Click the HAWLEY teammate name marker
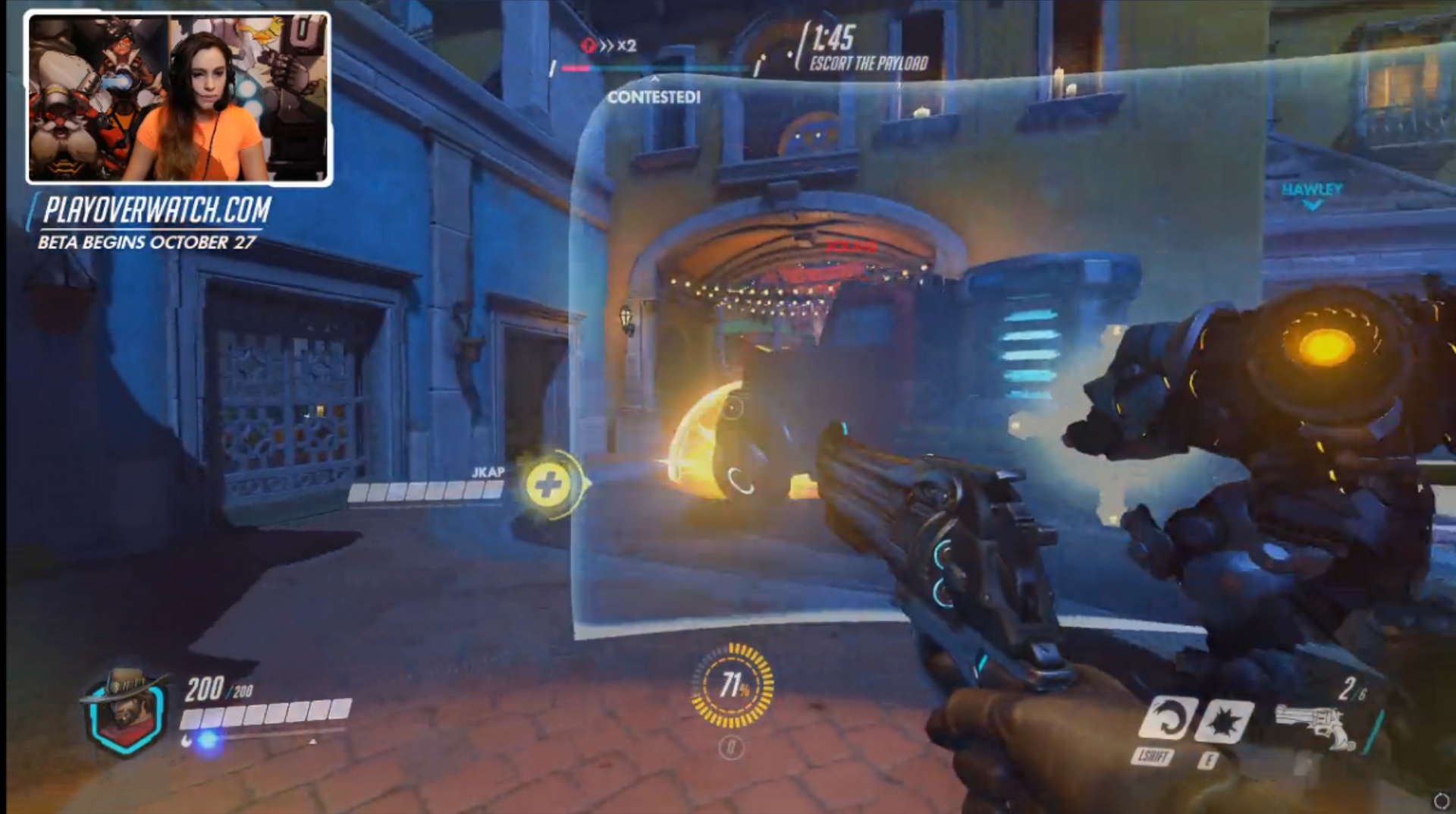Image resolution: width=1456 pixels, height=814 pixels. point(1312,190)
